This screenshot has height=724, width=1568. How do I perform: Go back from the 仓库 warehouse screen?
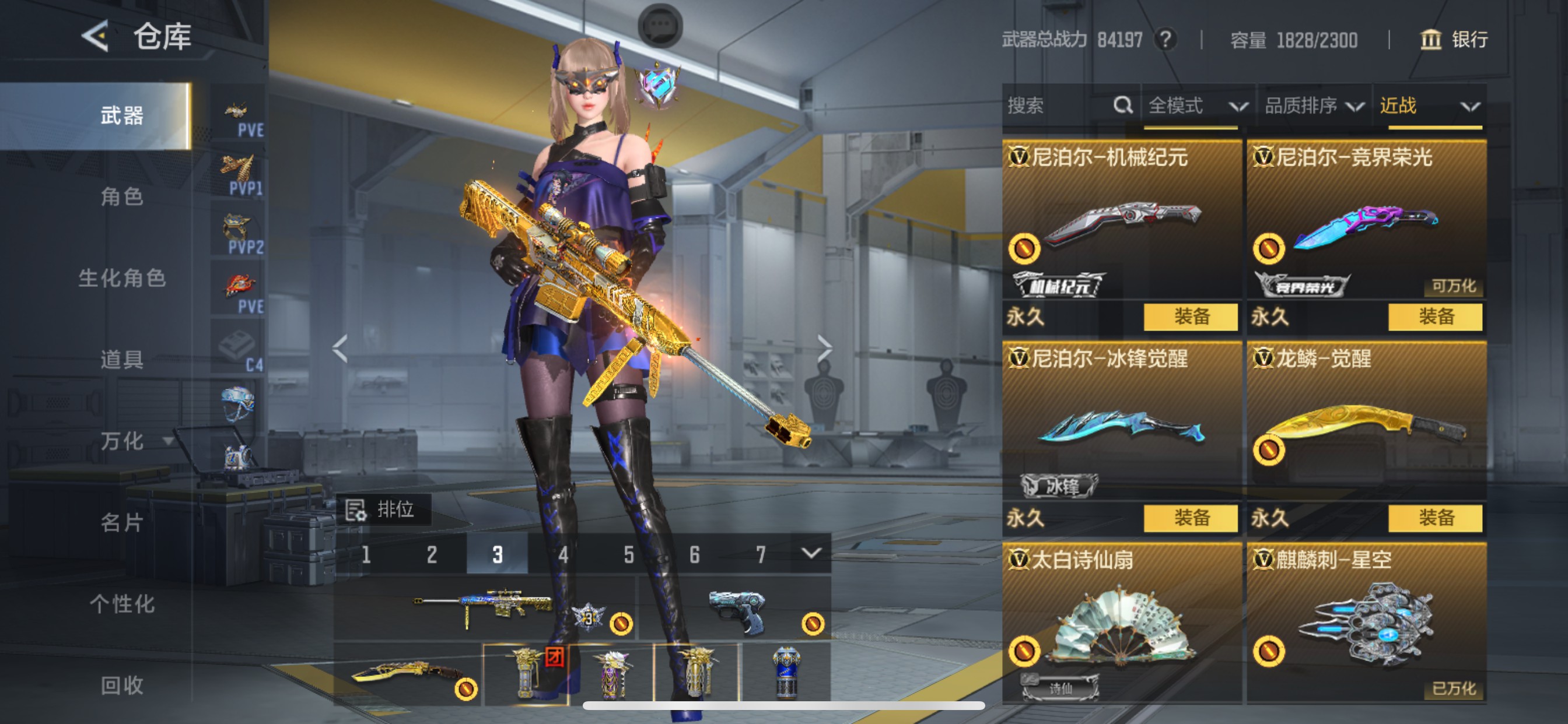[x=96, y=37]
